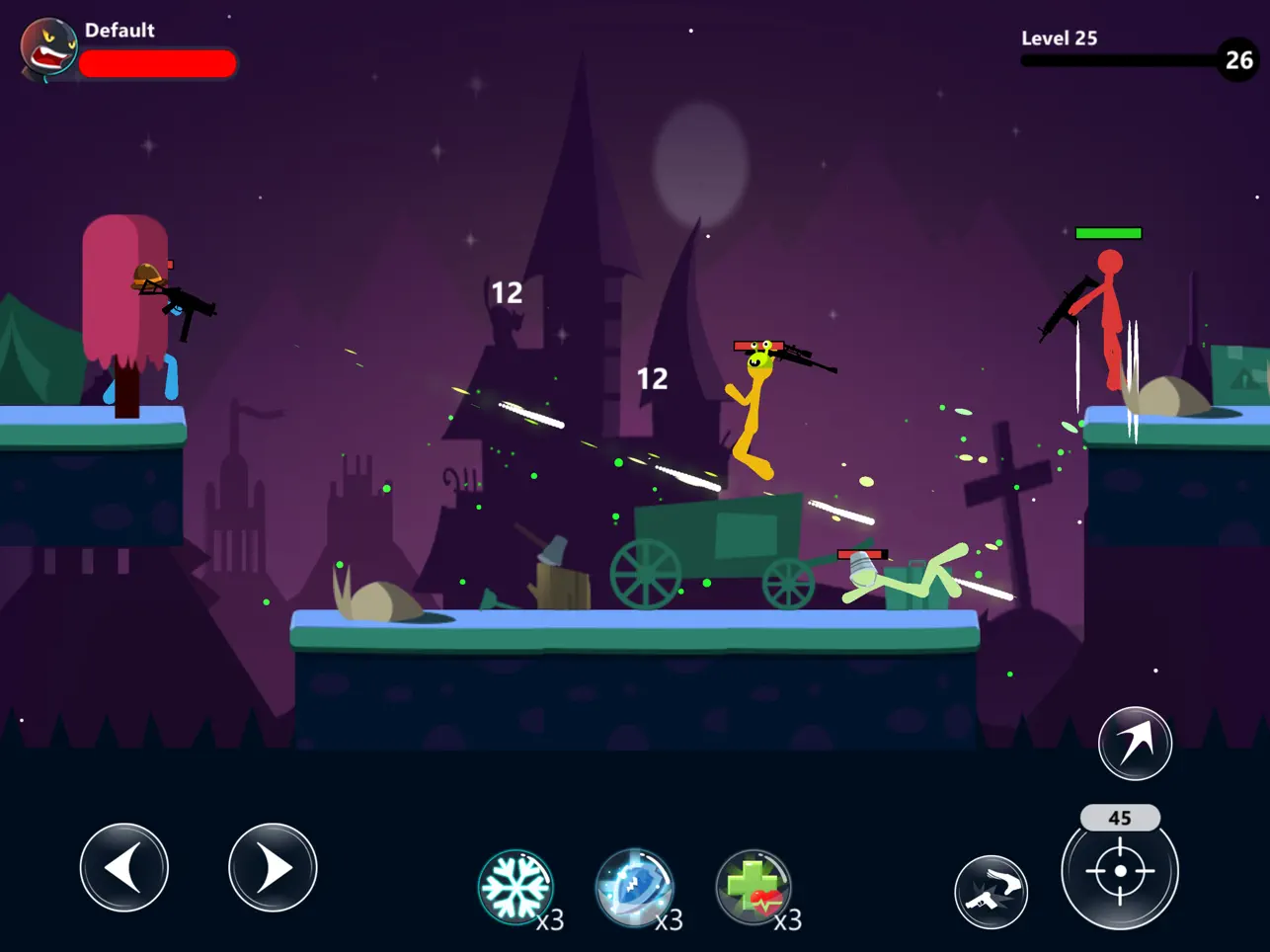
Task: Tap the drop-weapon pistol icon
Action: pos(992,891)
